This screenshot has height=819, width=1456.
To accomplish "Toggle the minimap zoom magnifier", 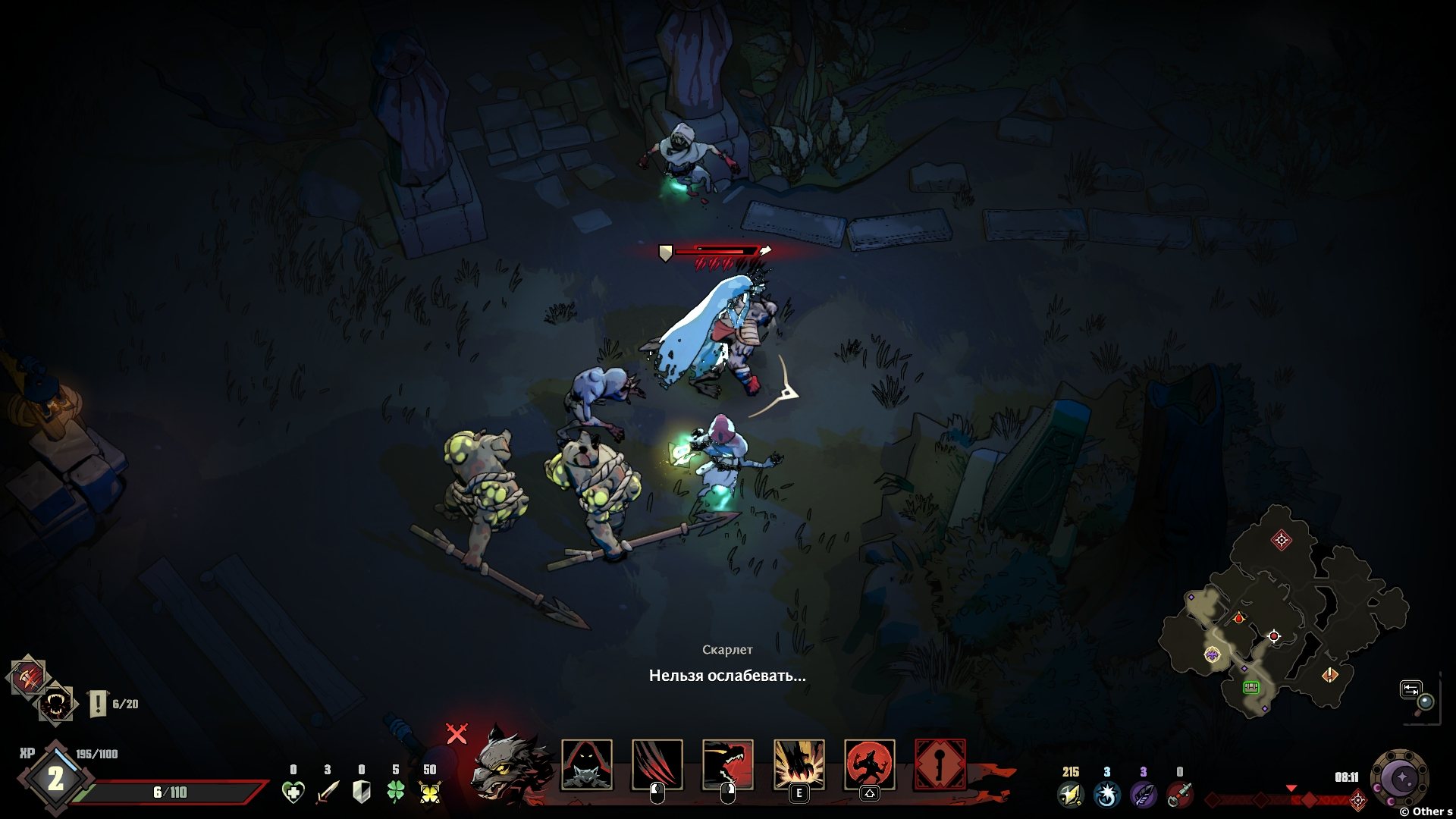I will click(1425, 701).
